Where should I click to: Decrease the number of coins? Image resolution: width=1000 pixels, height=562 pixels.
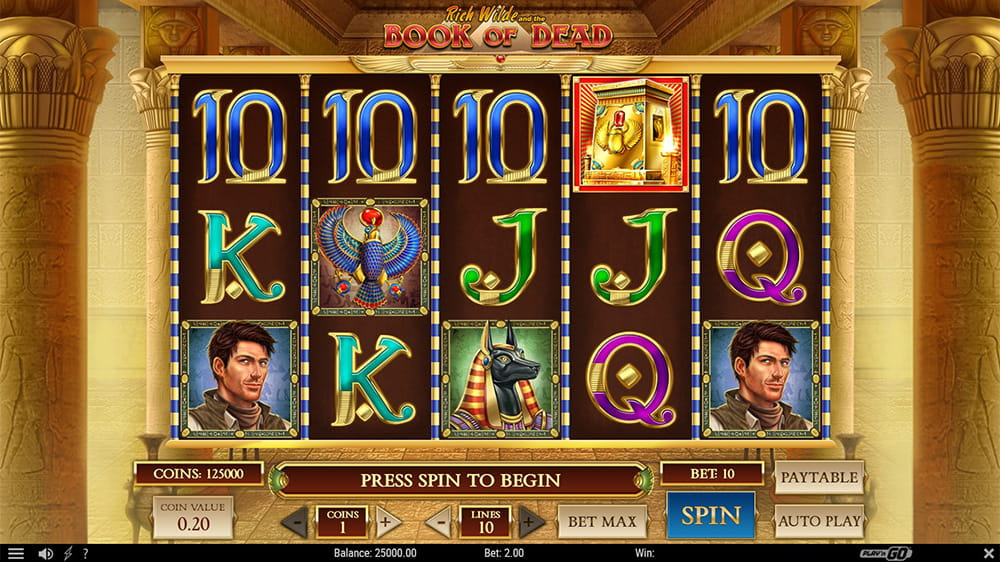pos(294,522)
